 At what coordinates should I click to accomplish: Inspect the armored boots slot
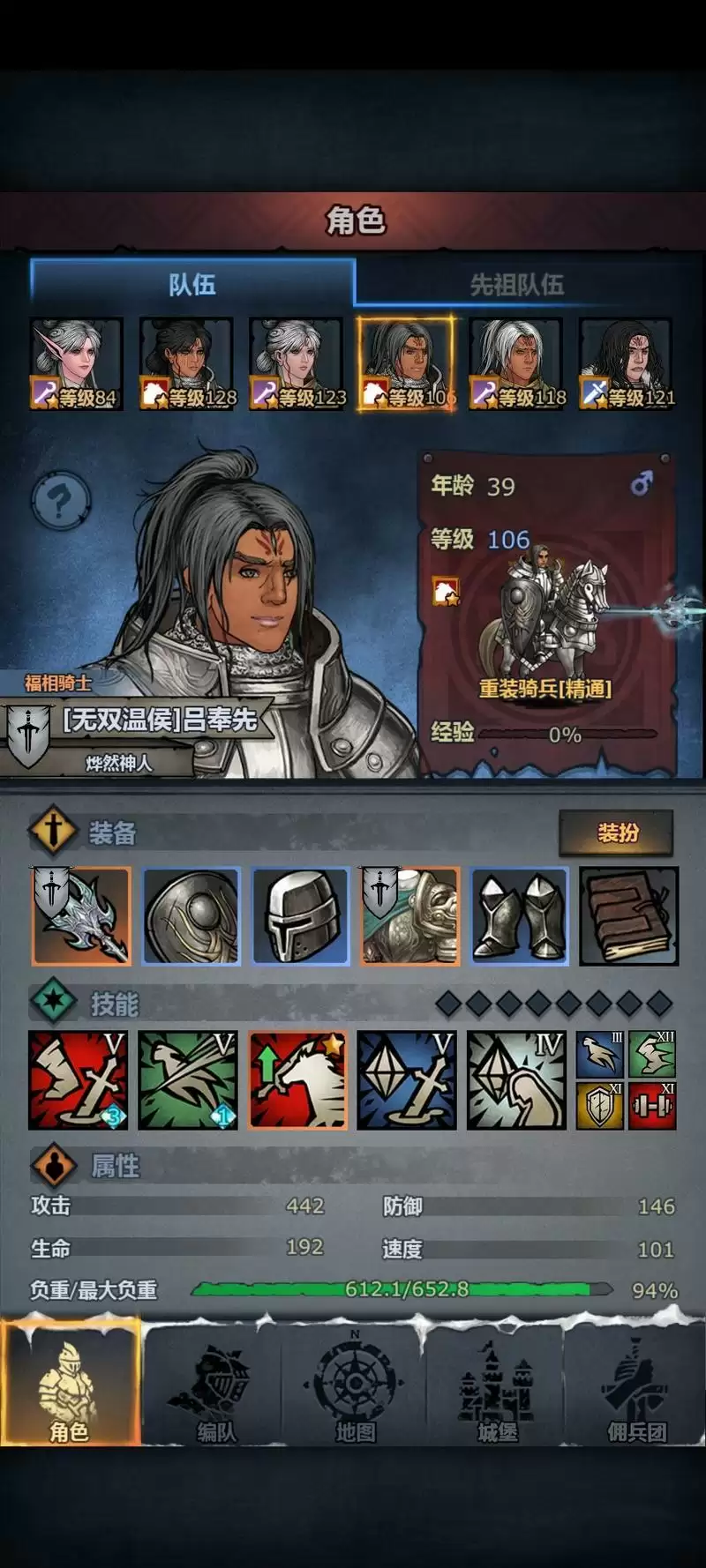tap(520, 915)
